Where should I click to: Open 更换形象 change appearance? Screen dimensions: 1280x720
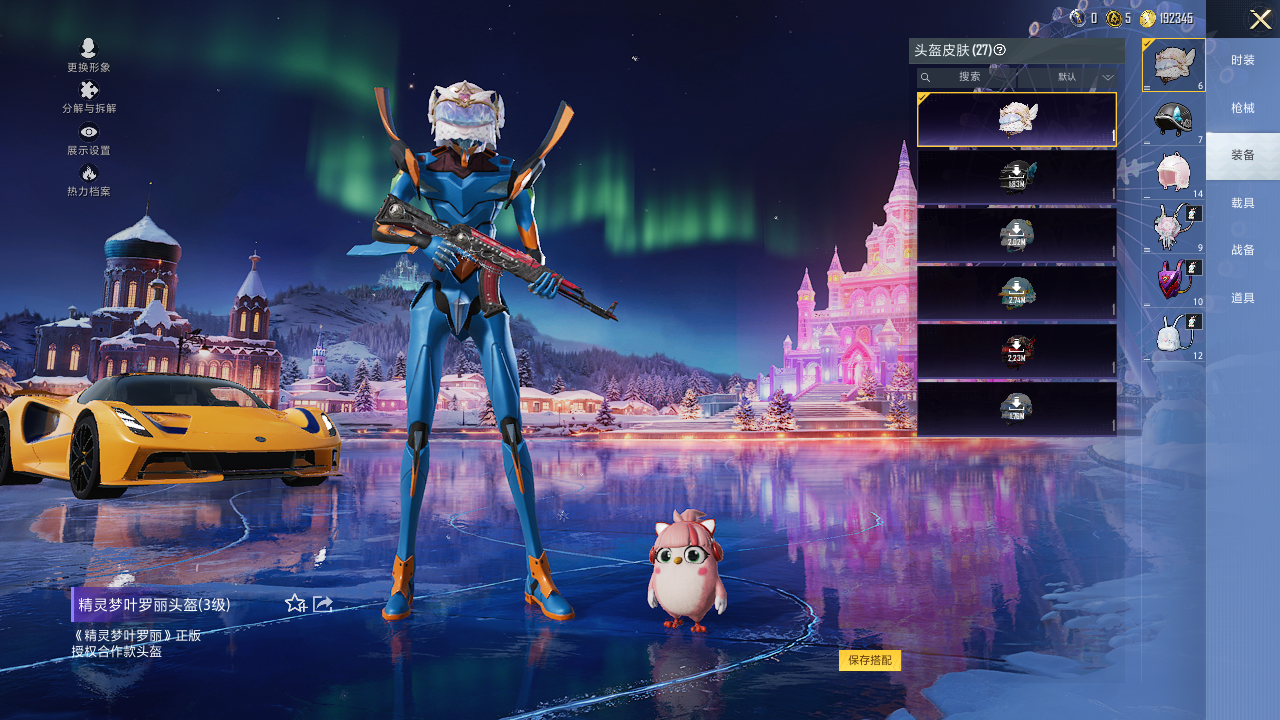coord(89,55)
